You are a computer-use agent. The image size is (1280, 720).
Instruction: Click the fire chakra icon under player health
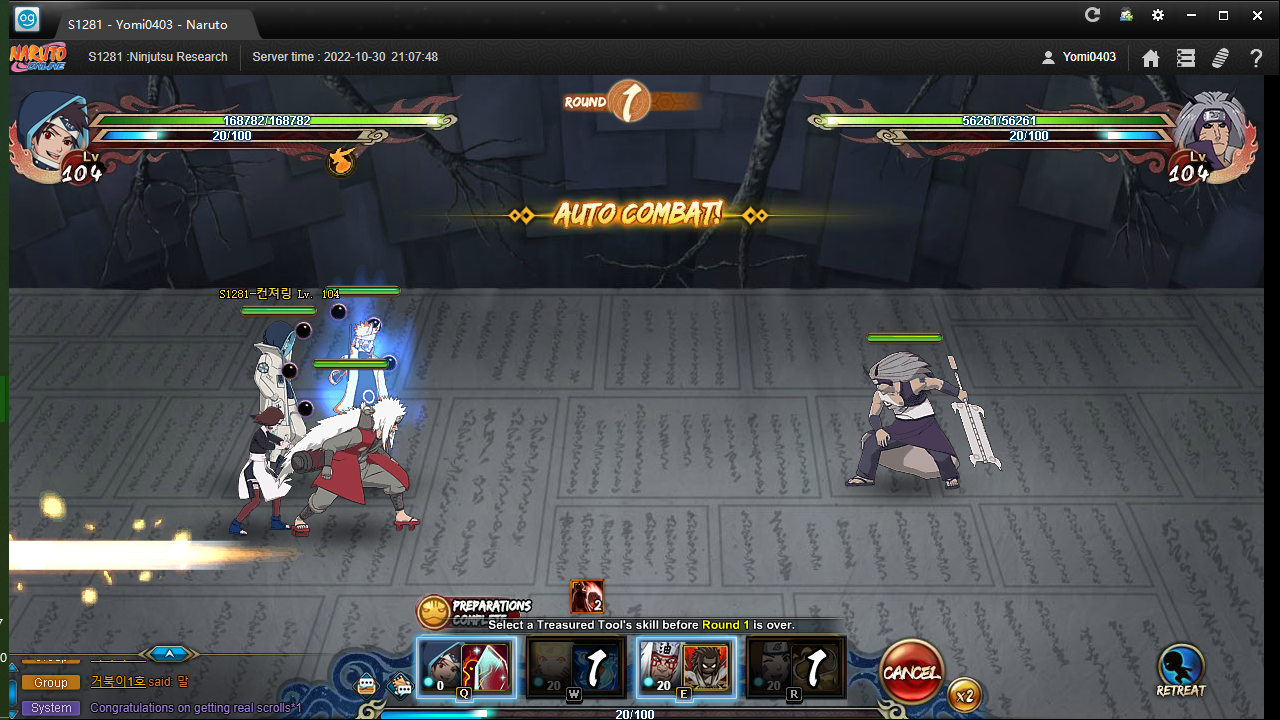point(342,161)
